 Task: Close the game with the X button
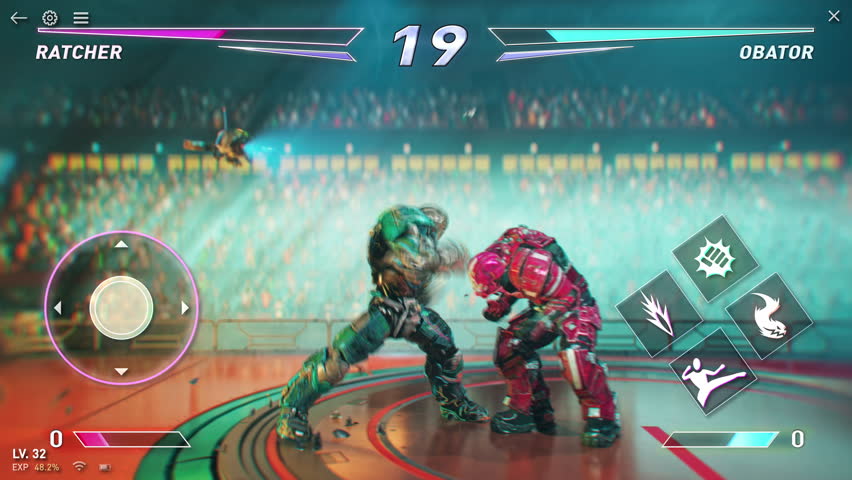coord(834,16)
